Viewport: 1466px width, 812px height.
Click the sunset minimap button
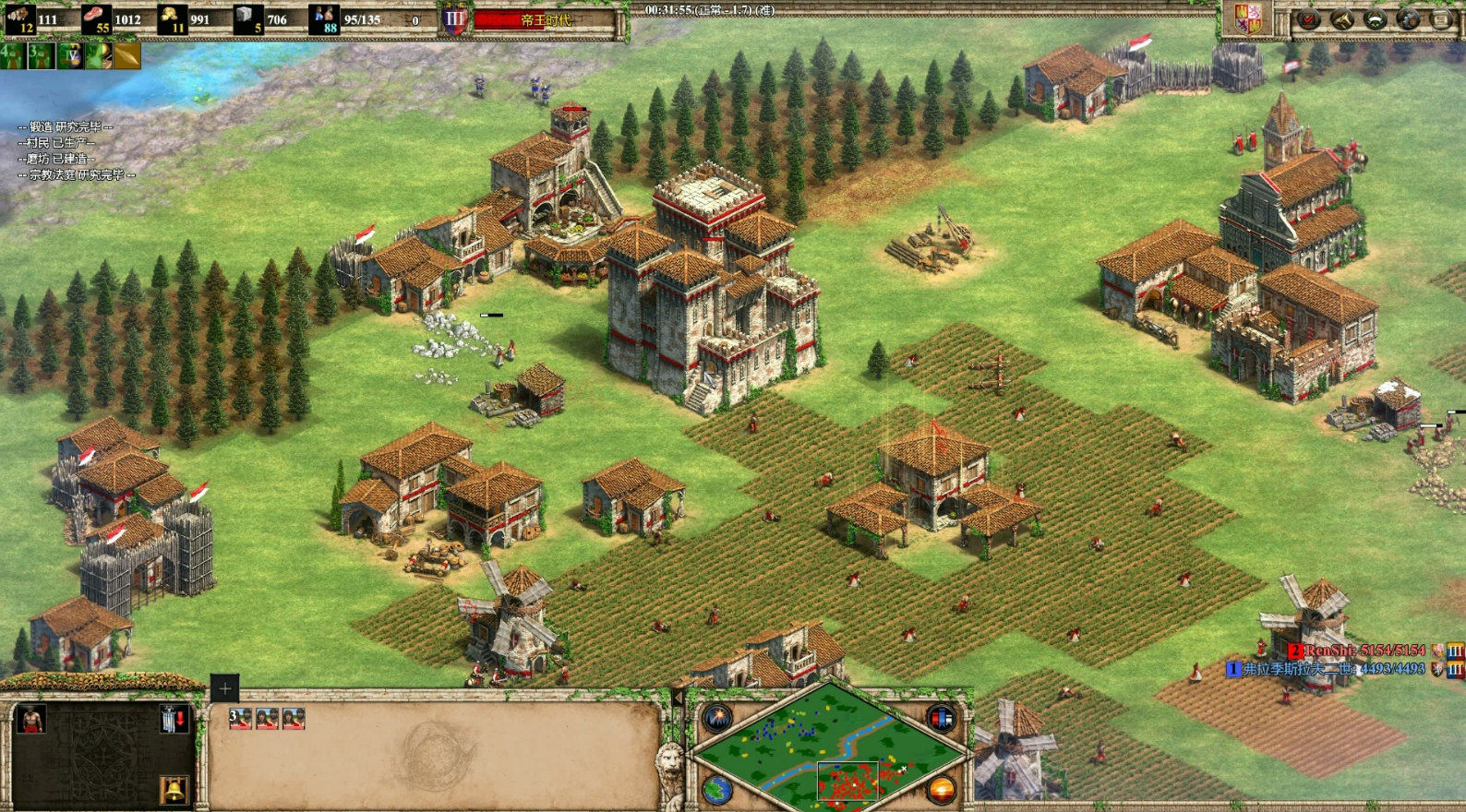940,790
